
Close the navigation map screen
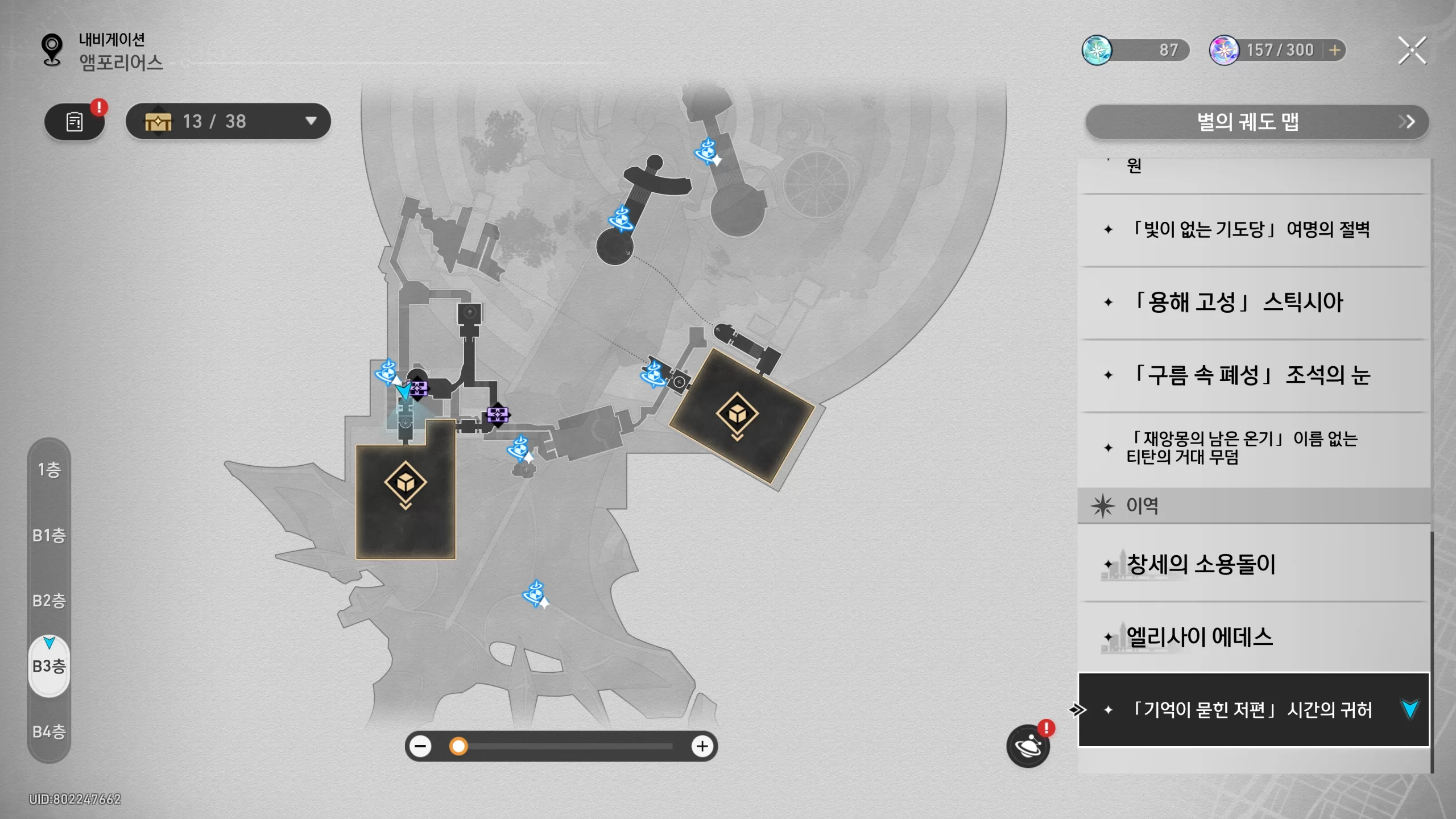click(x=1412, y=51)
